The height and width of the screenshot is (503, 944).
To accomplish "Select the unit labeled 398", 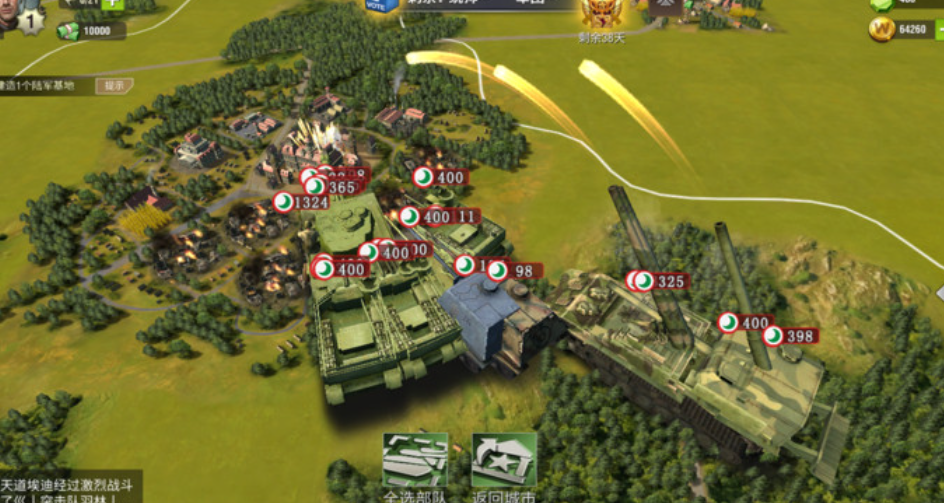I will (789, 336).
